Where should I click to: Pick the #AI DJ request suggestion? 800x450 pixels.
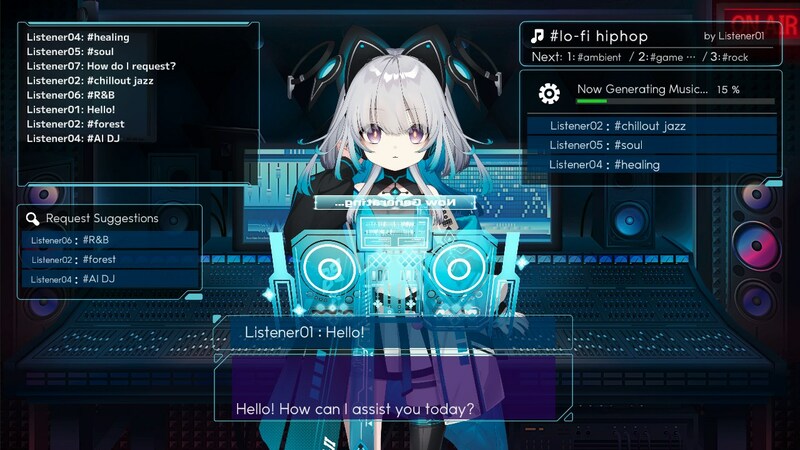(x=109, y=280)
